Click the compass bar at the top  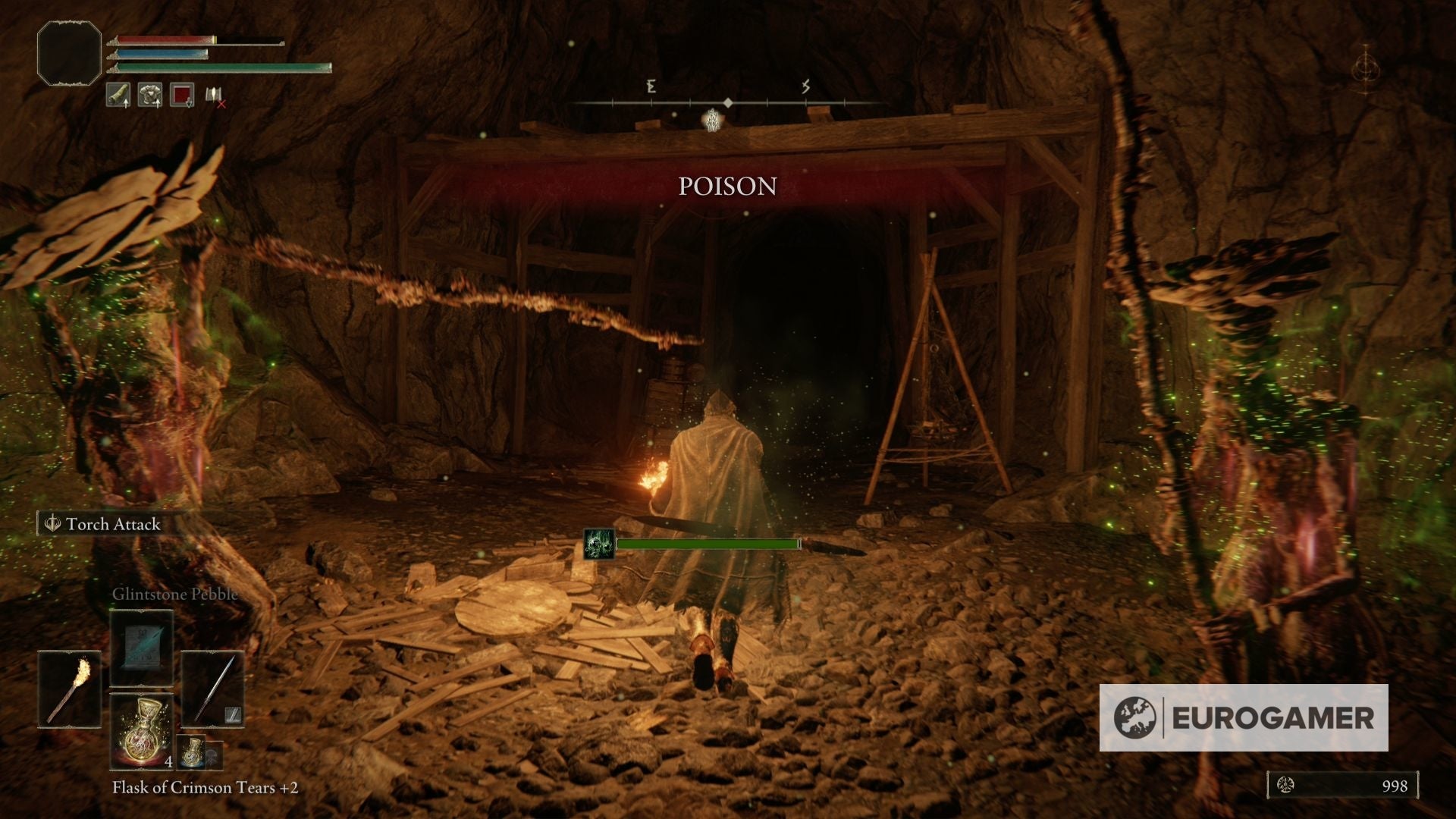[x=727, y=102]
